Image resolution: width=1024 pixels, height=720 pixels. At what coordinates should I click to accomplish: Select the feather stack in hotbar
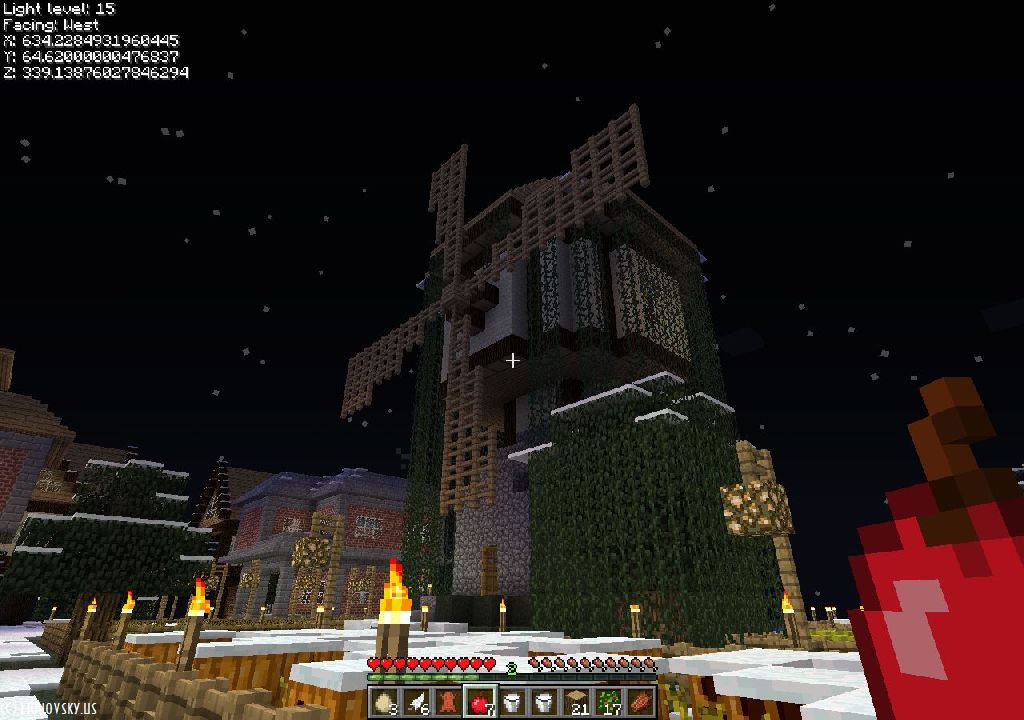tap(417, 701)
